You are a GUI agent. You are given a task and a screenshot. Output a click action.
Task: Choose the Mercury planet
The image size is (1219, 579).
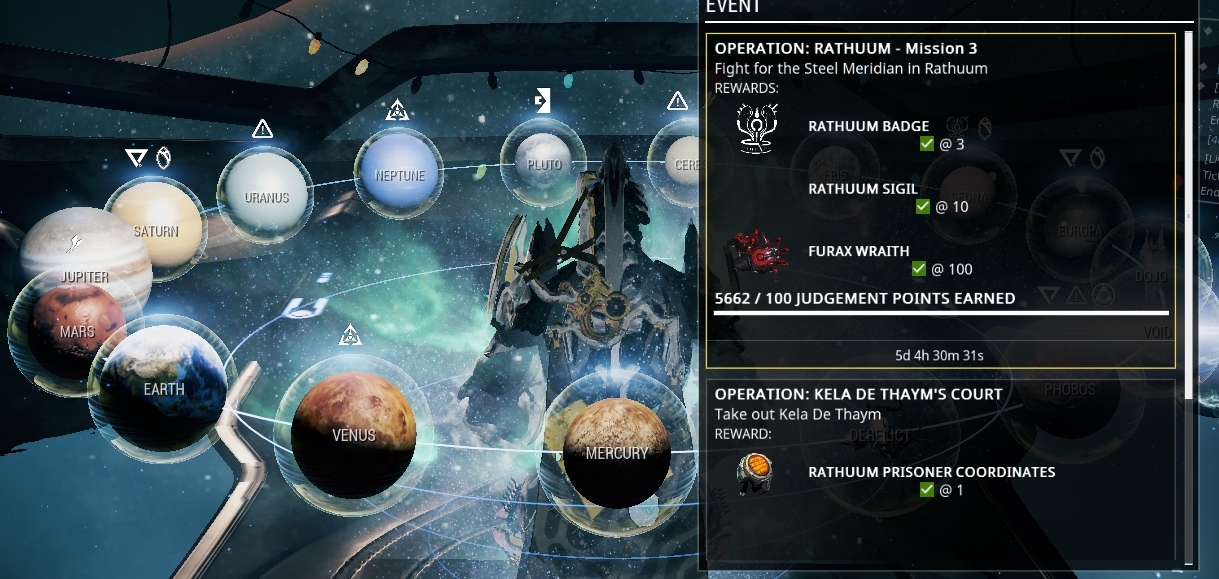coord(616,452)
